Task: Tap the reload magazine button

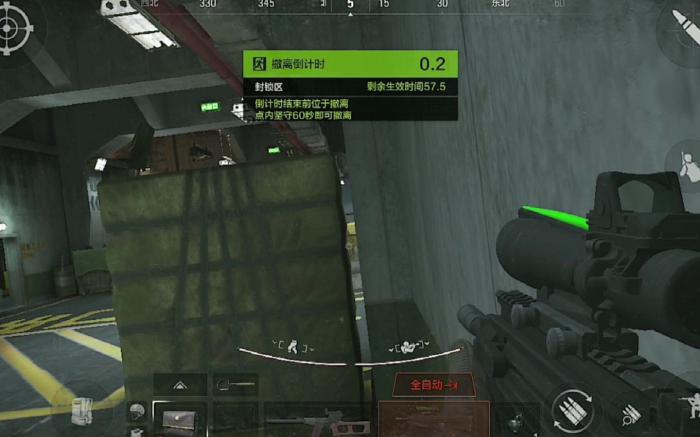Action: click(572, 410)
